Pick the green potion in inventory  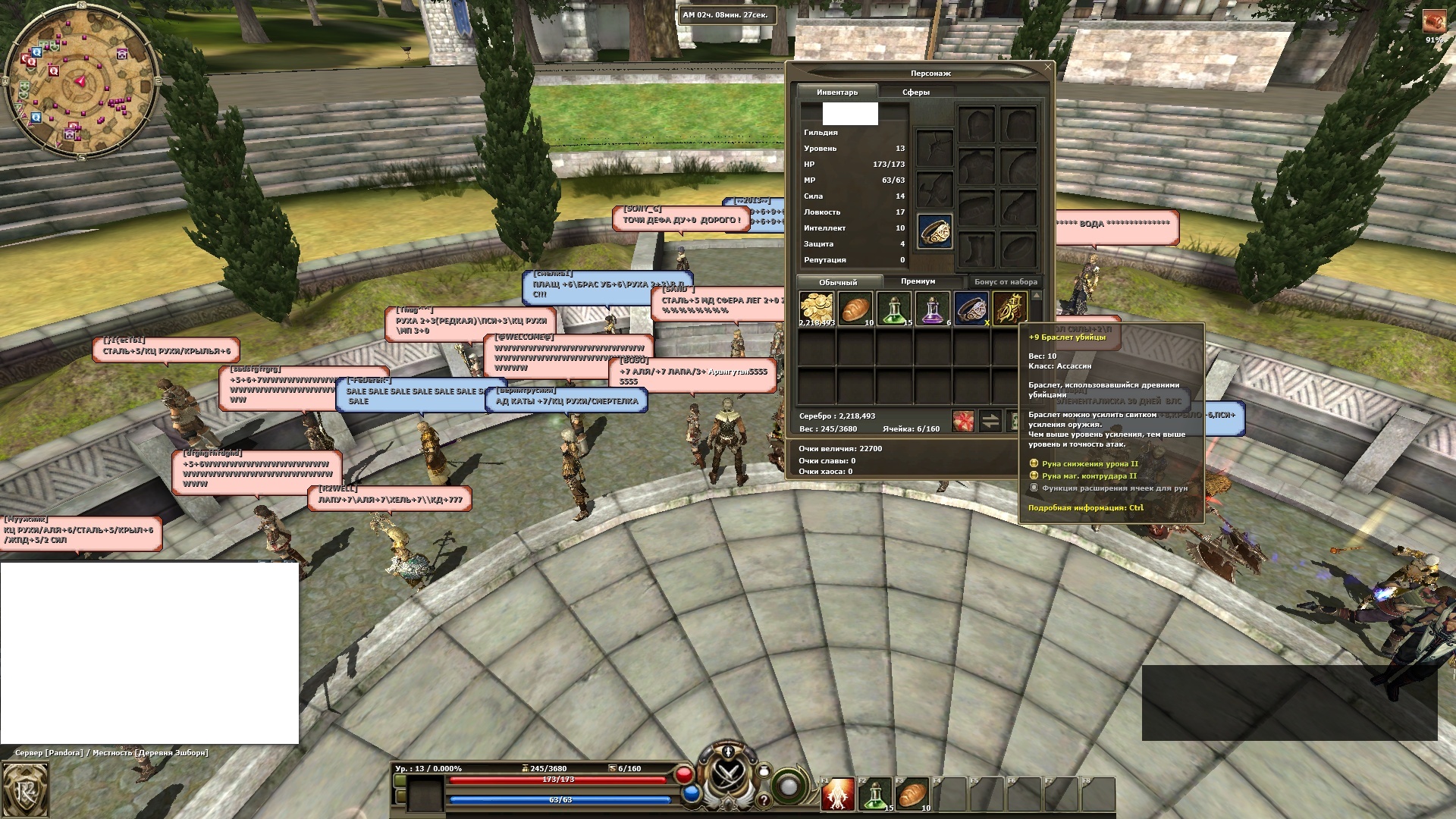pos(894,309)
